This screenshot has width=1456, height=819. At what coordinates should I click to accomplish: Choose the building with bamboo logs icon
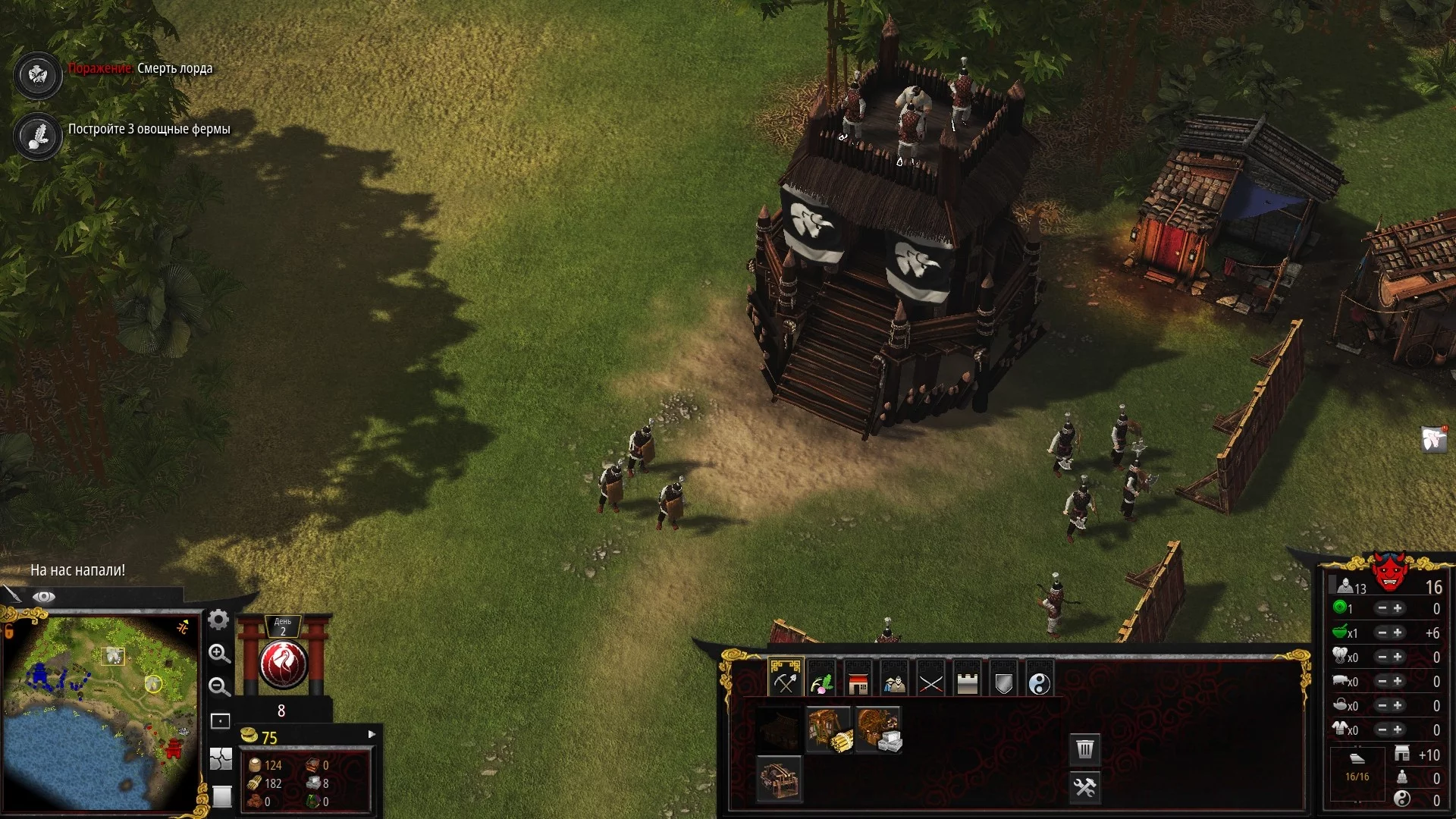[829, 730]
